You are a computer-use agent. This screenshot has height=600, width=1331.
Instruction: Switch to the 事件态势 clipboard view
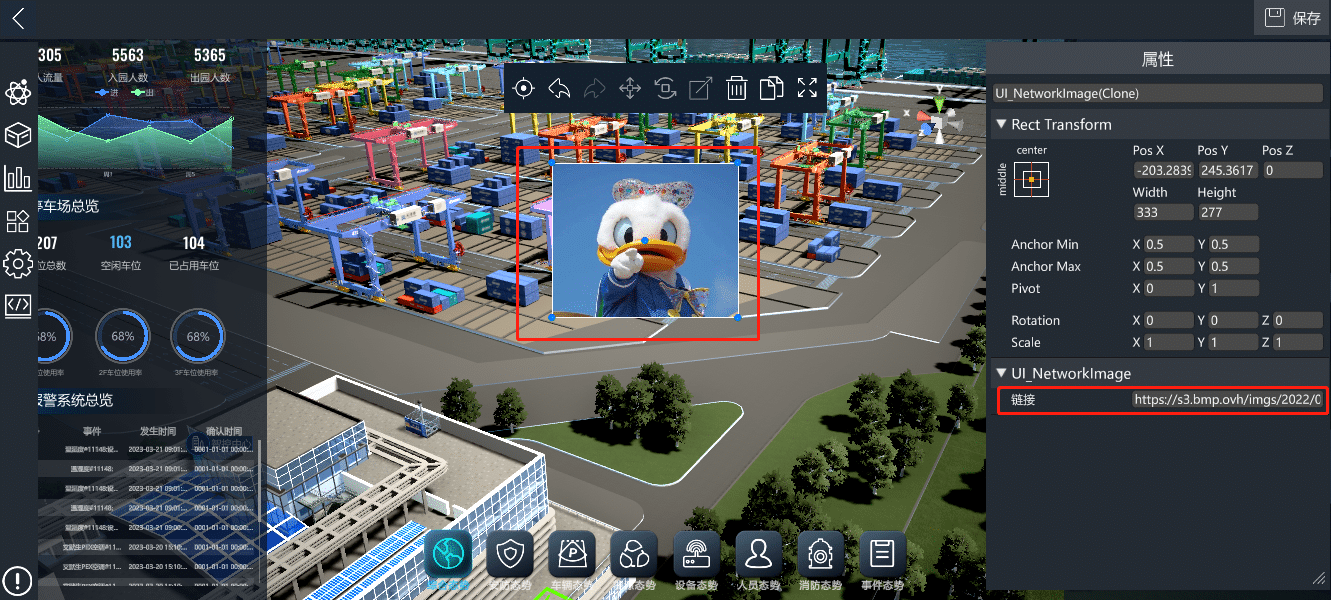(x=882, y=553)
